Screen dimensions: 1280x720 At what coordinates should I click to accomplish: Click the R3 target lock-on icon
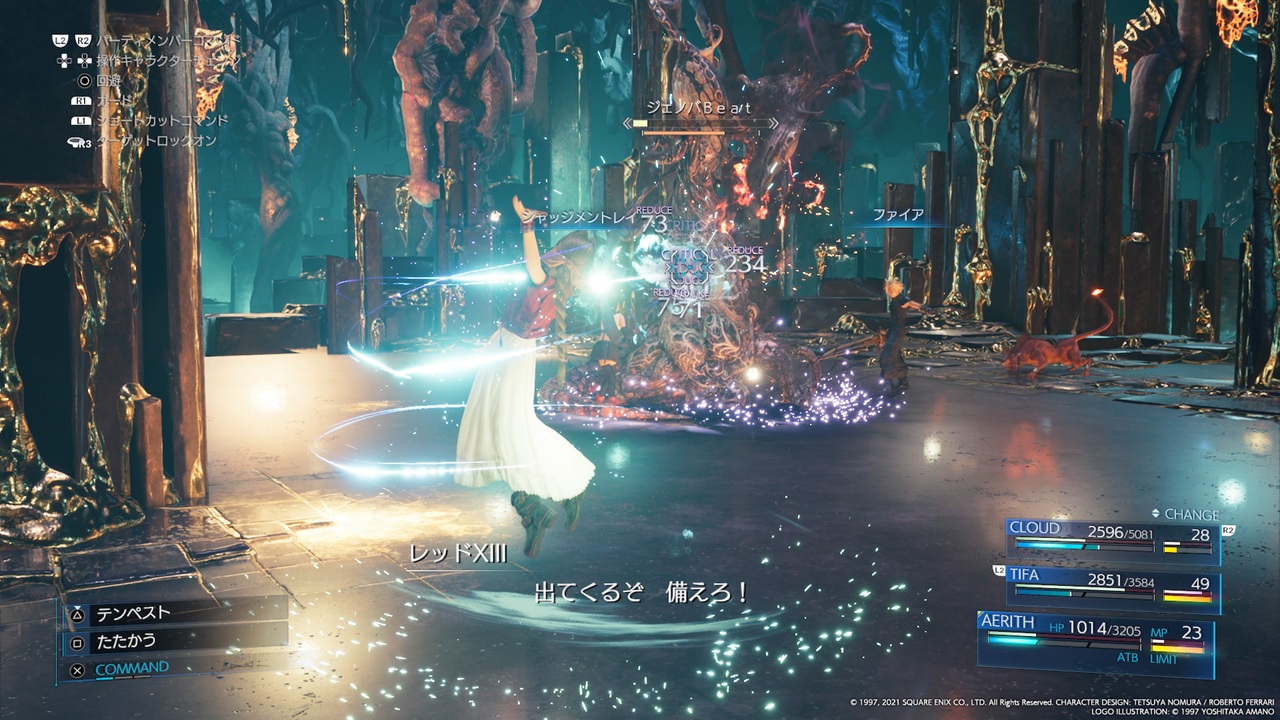79,141
